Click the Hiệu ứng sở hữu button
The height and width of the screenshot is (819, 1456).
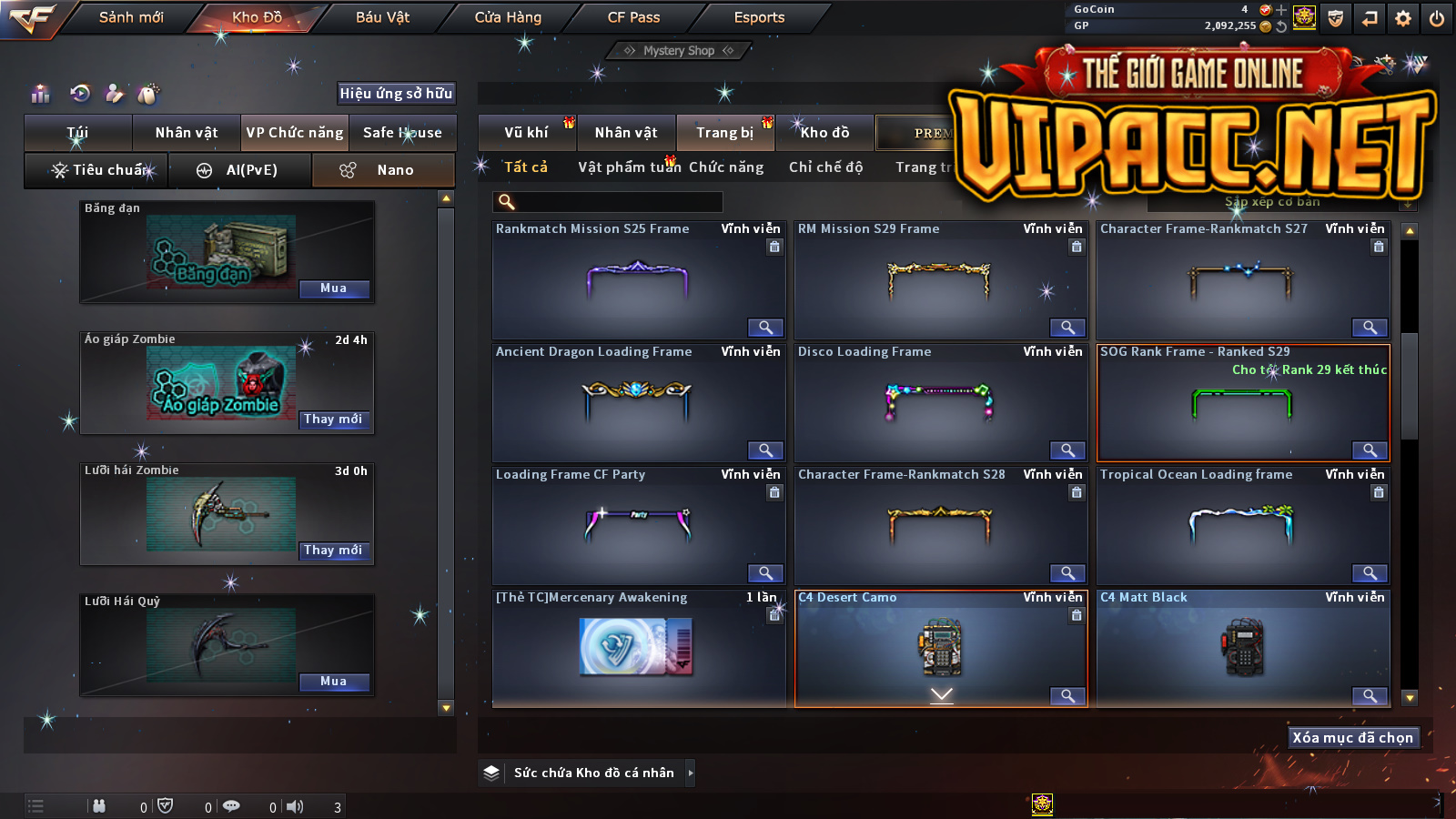pos(396,93)
